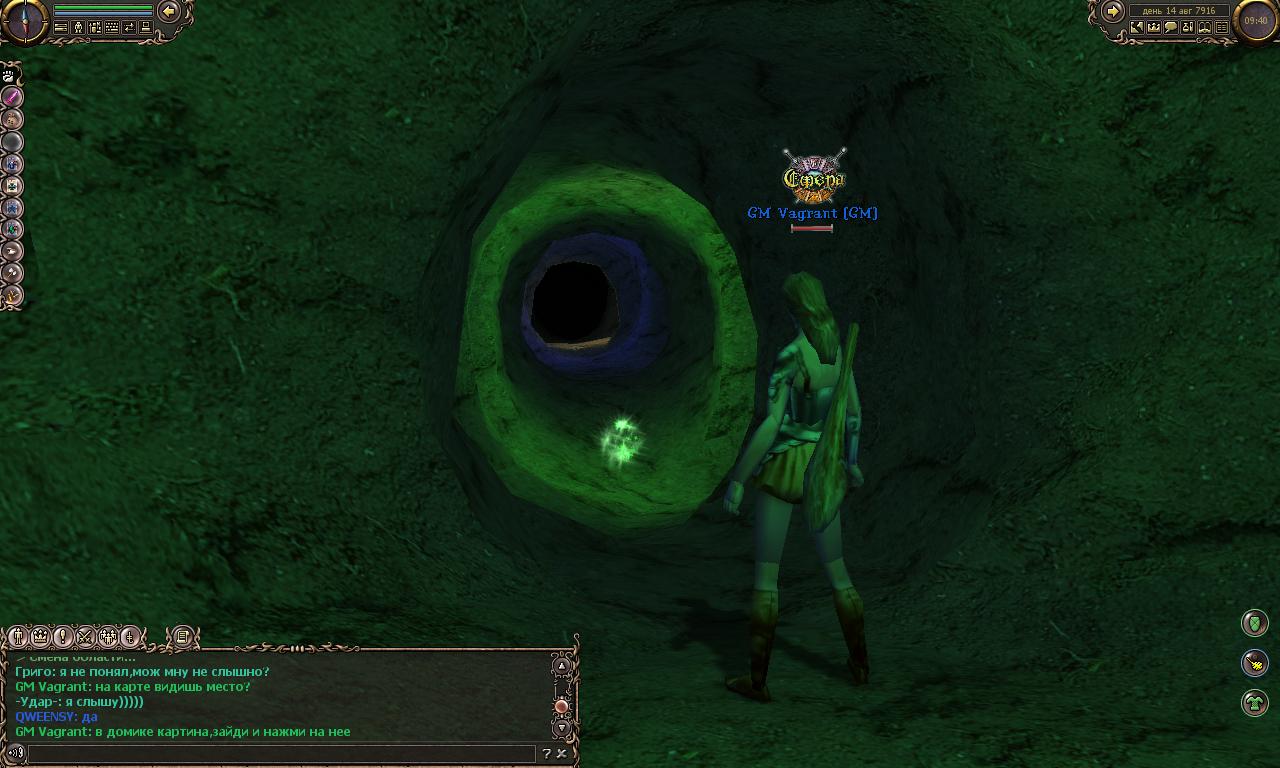Open the book journal icon
This screenshot has width=1280, height=768.
(x=1205, y=28)
